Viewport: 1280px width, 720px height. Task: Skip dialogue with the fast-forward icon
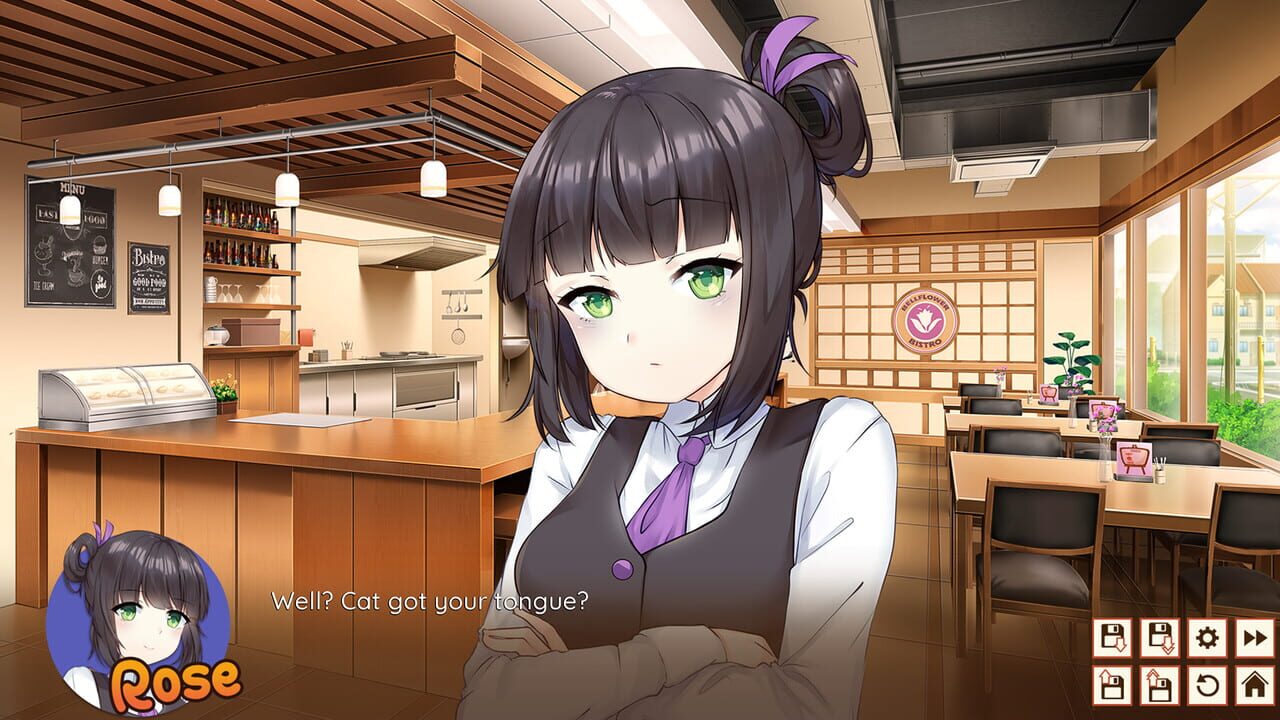coord(1256,637)
